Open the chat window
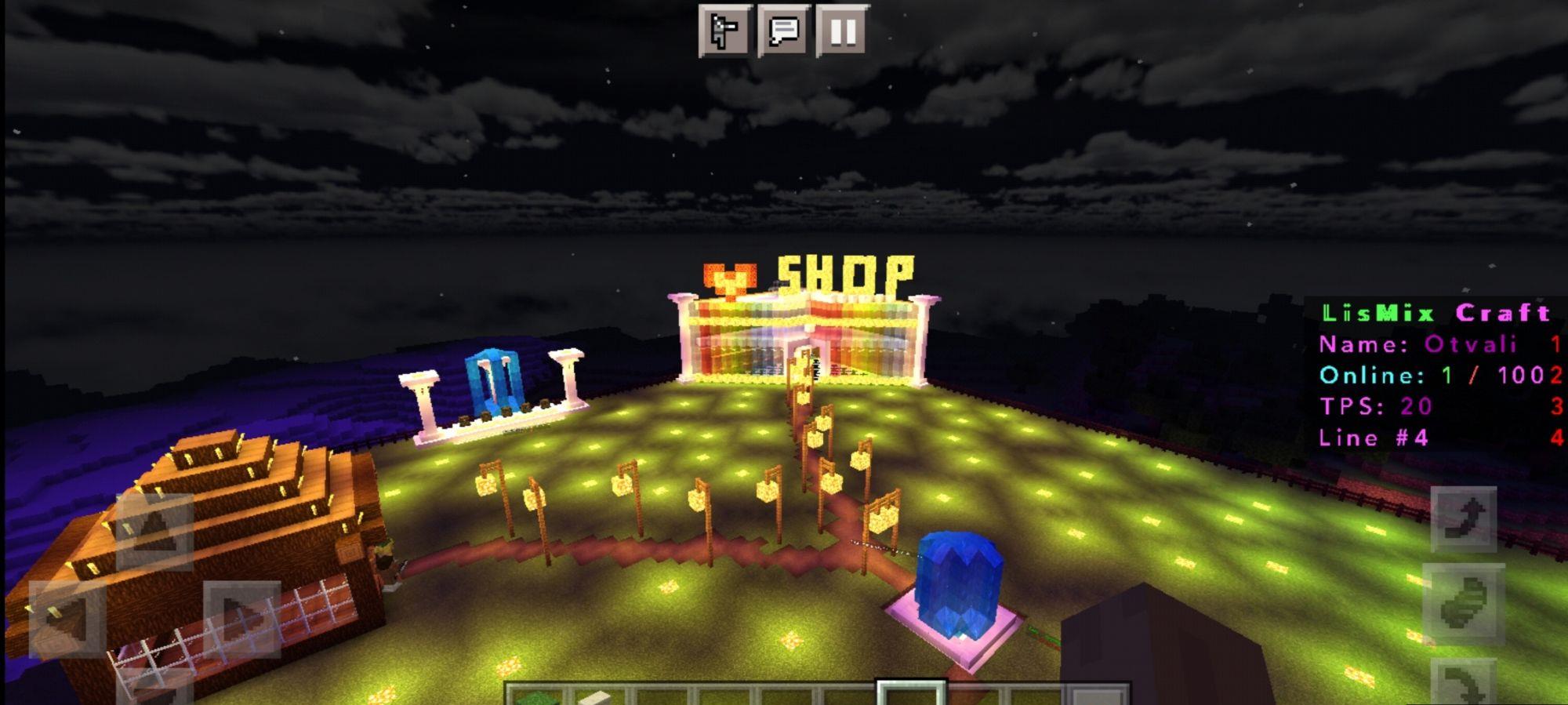This screenshot has height=705, width=1568. (x=784, y=31)
